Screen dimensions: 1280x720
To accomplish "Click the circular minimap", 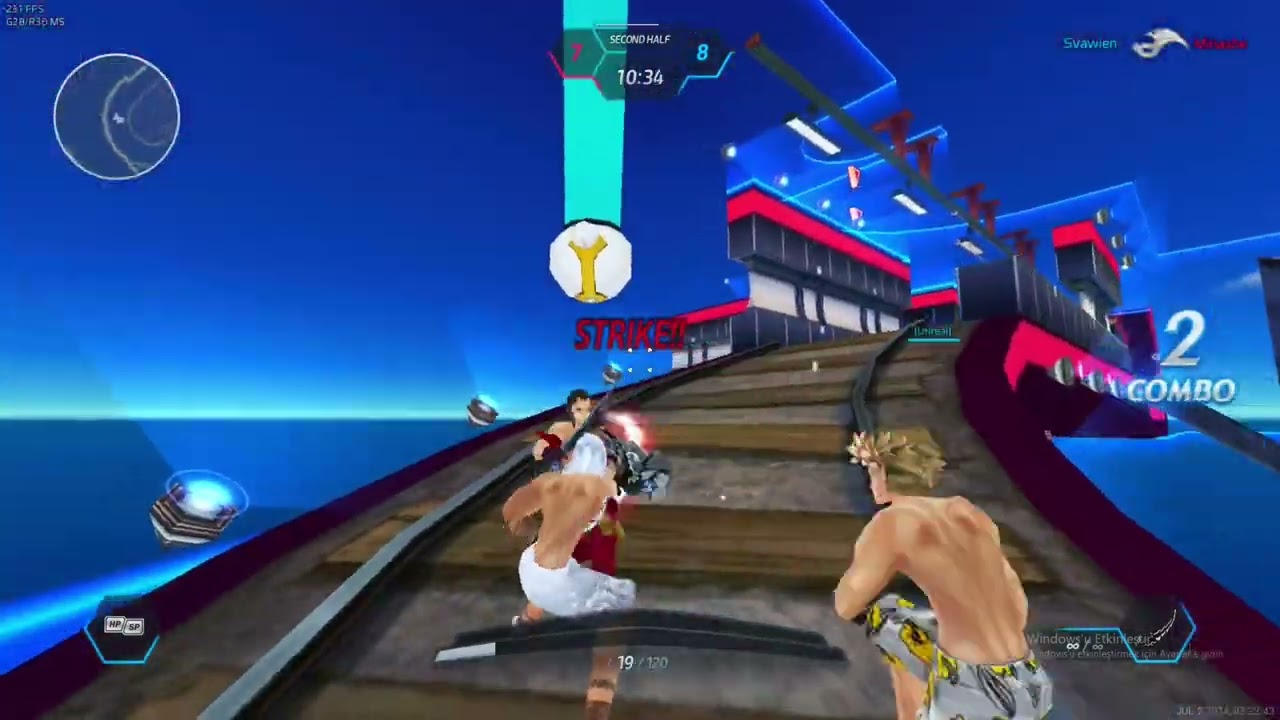I will point(117,117).
